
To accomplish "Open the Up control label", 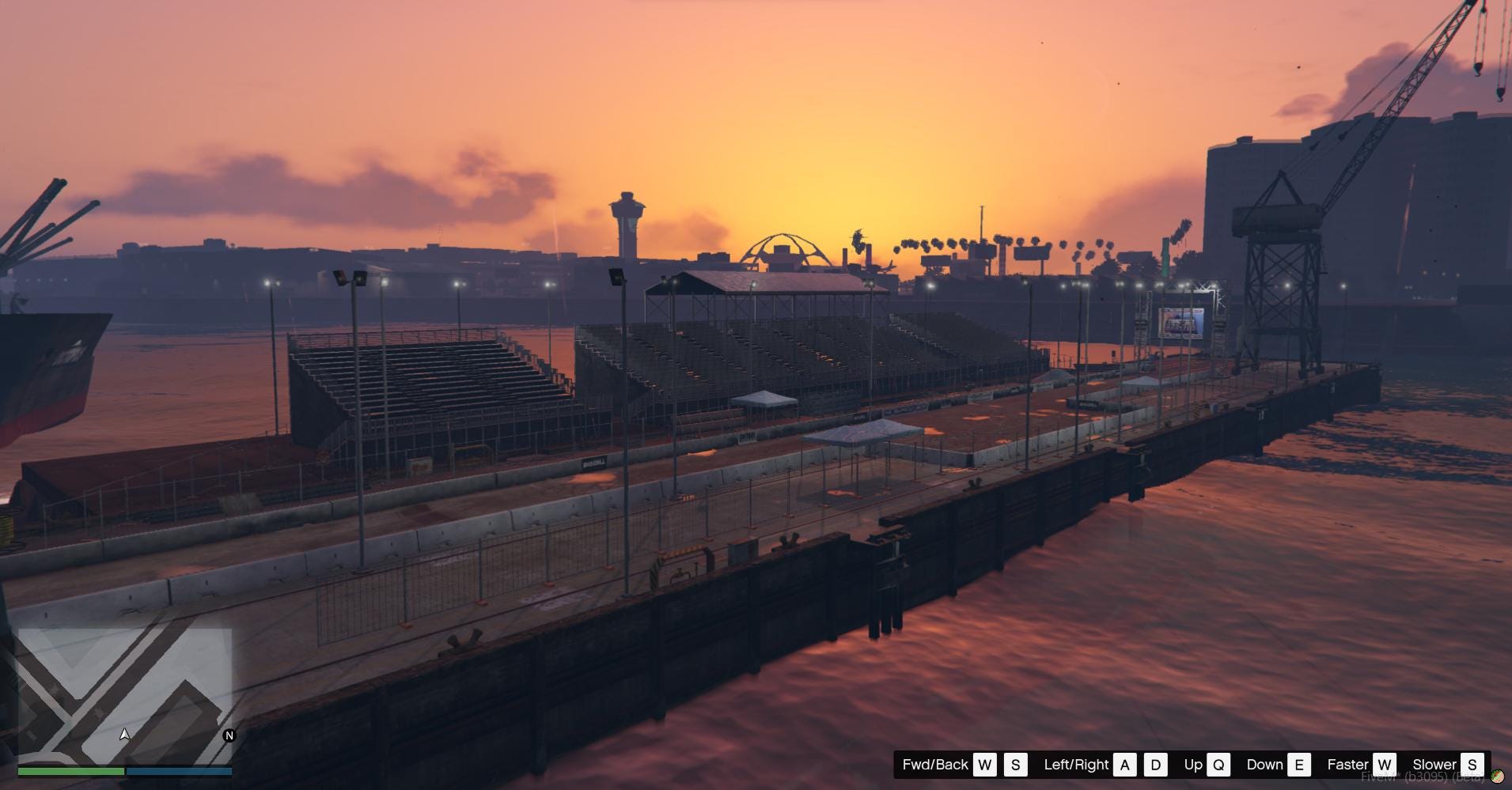I will [1193, 765].
